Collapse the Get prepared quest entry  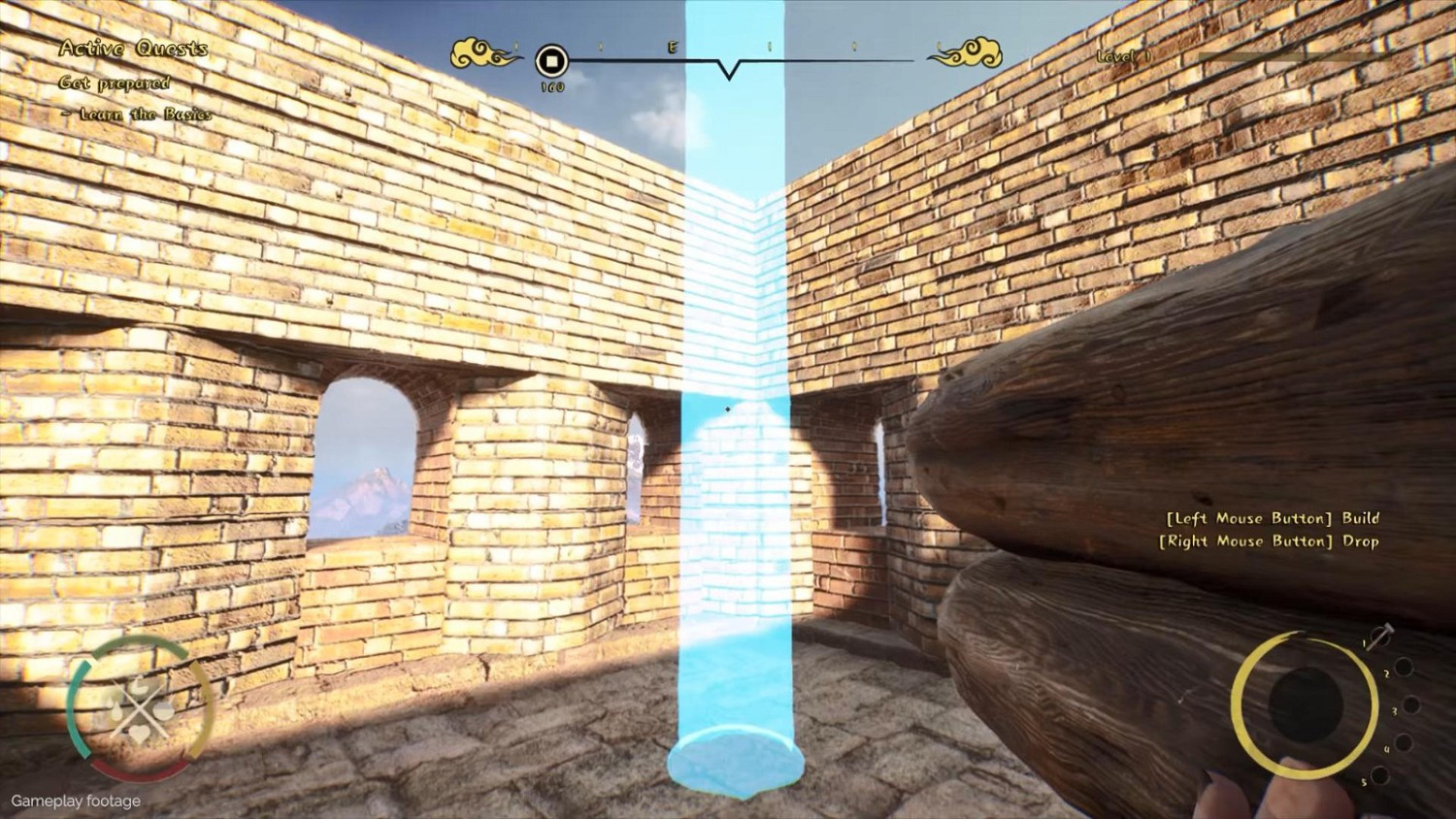[x=113, y=84]
